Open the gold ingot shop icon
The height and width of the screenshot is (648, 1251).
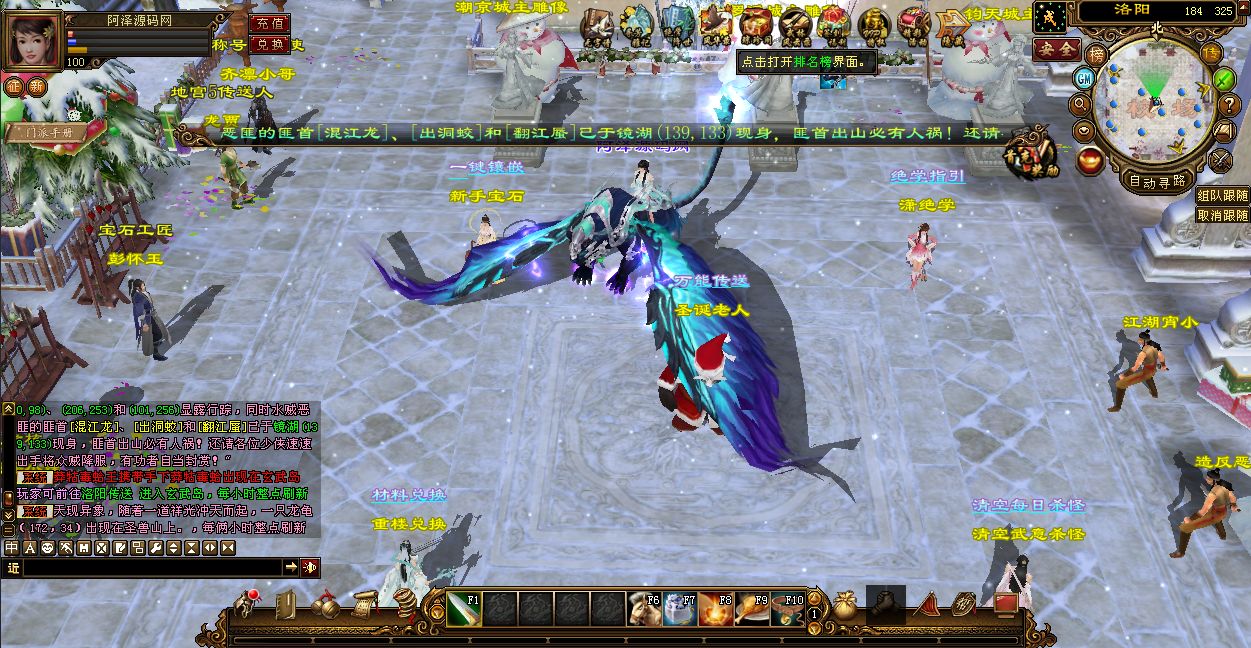click(1090, 159)
